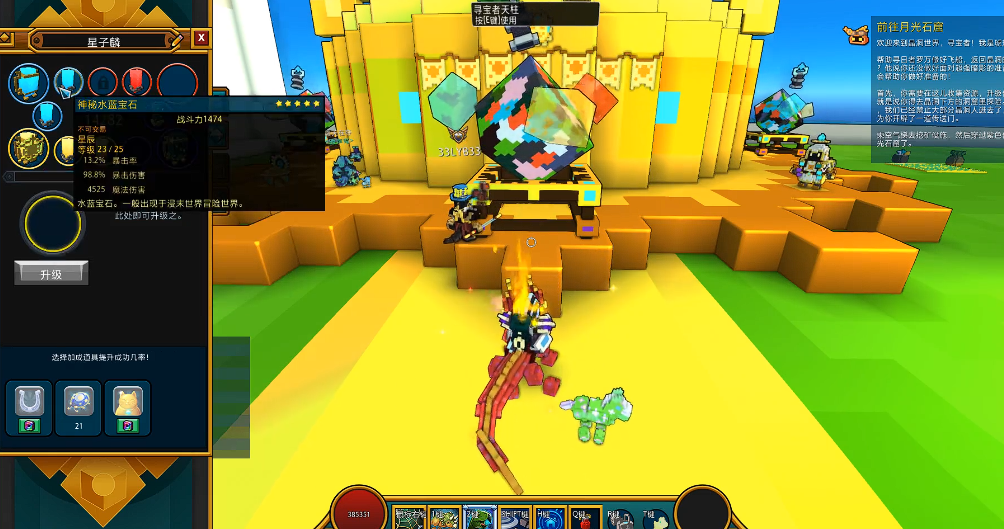Close the gem panel with red X
The height and width of the screenshot is (529, 1004).
pyautogui.click(x=202, y=38)
